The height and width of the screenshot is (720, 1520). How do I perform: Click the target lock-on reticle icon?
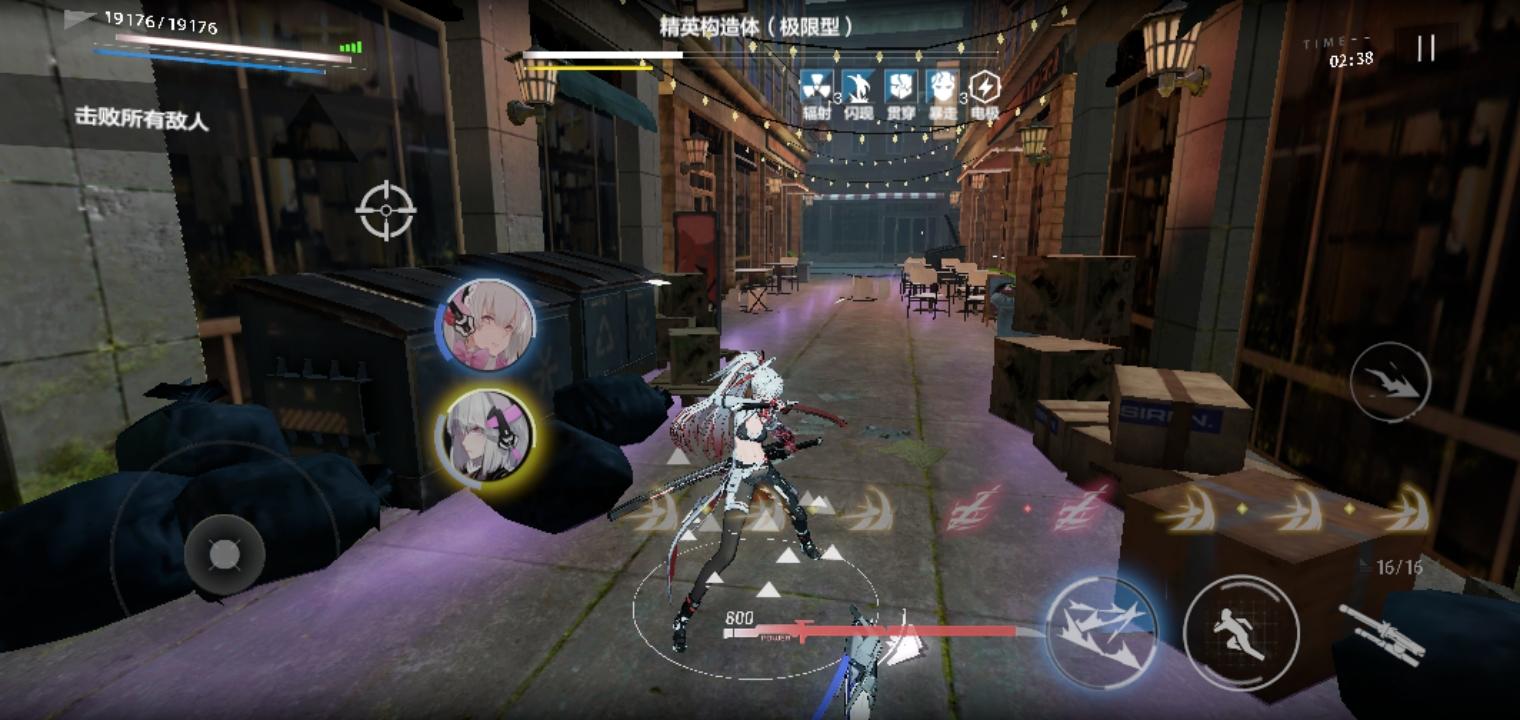384,212
